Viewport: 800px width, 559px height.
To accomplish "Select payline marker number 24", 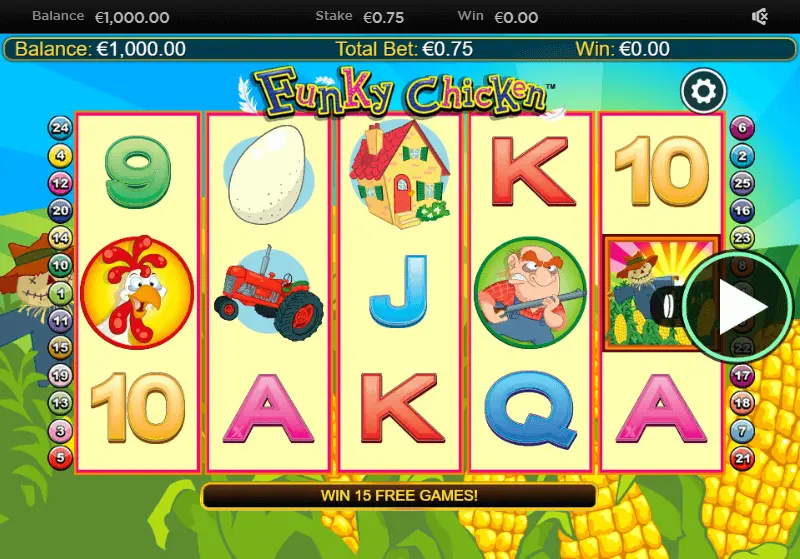I will coord(61,127).
